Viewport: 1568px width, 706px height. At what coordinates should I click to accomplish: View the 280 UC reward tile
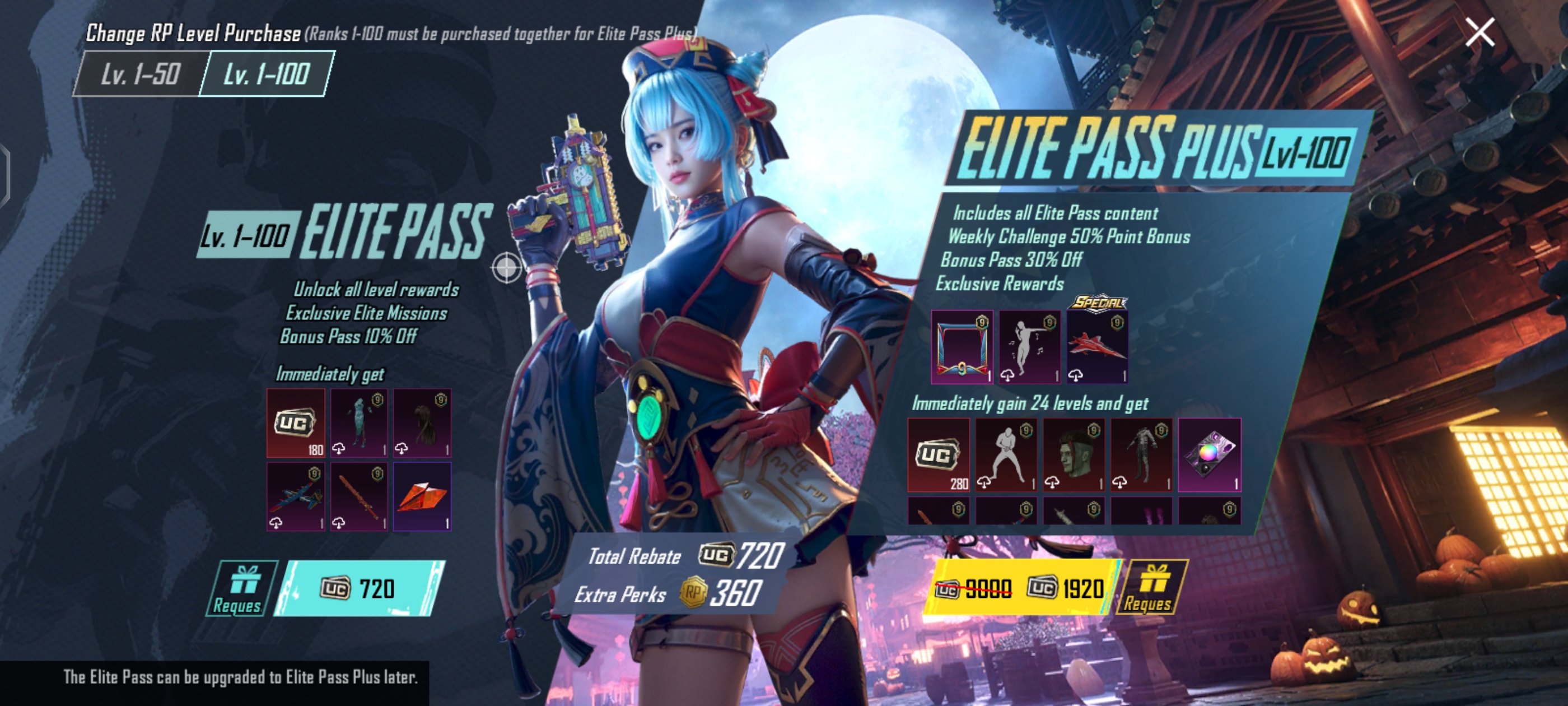939,455
